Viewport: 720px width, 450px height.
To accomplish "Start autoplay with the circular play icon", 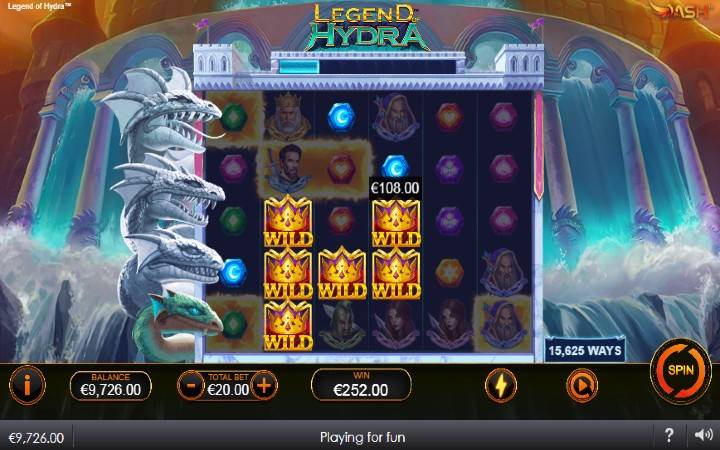I will [581, 384].
